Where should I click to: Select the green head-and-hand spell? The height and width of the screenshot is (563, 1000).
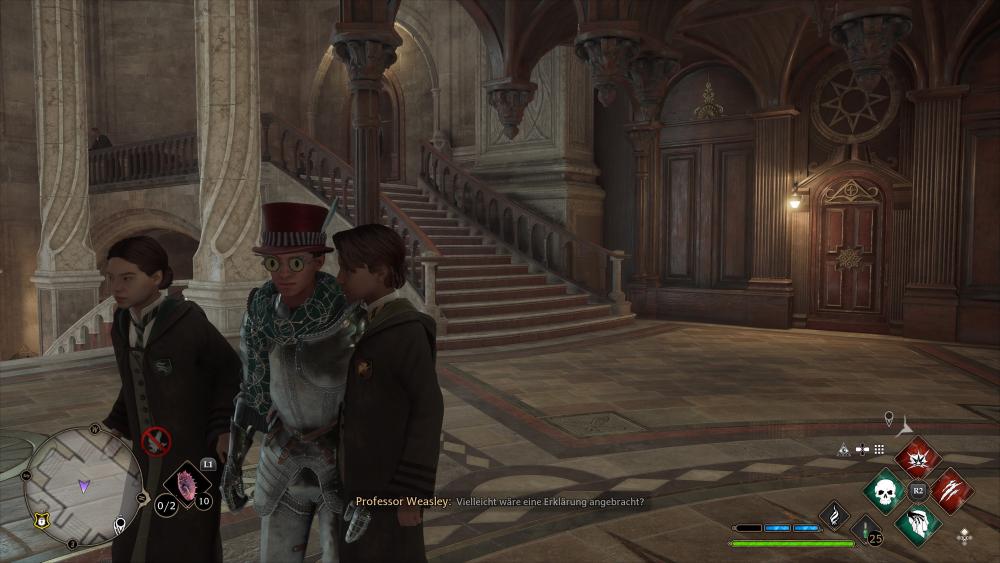[x=918, y=524]
